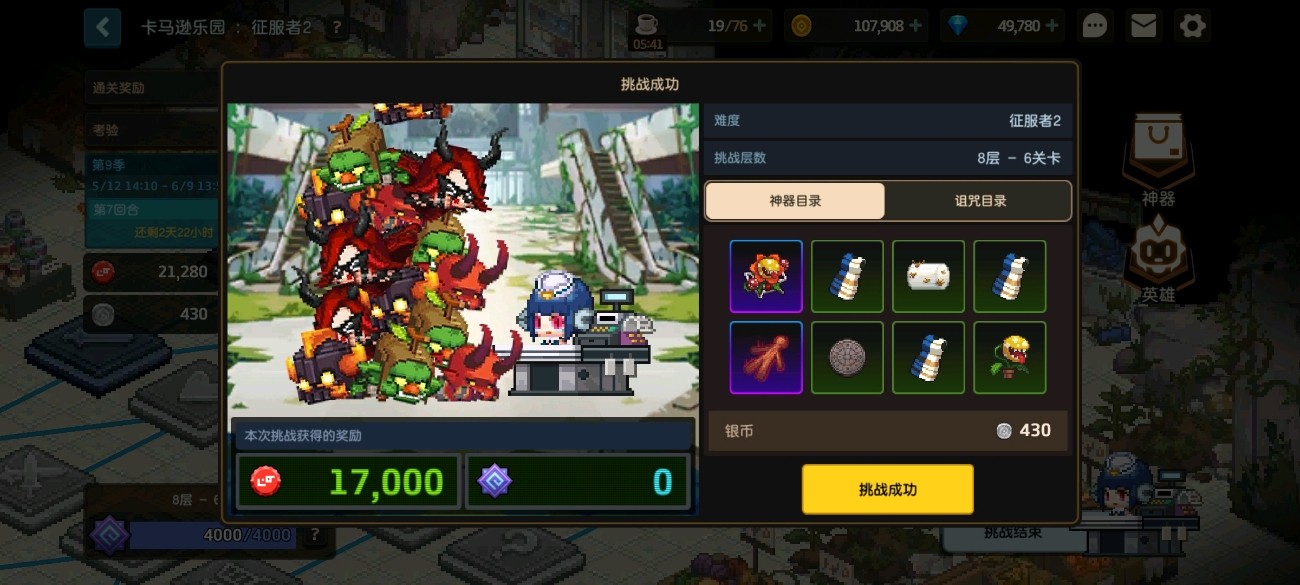
Task: Select the white patterned roll artifact
Action: pos(928,277)
